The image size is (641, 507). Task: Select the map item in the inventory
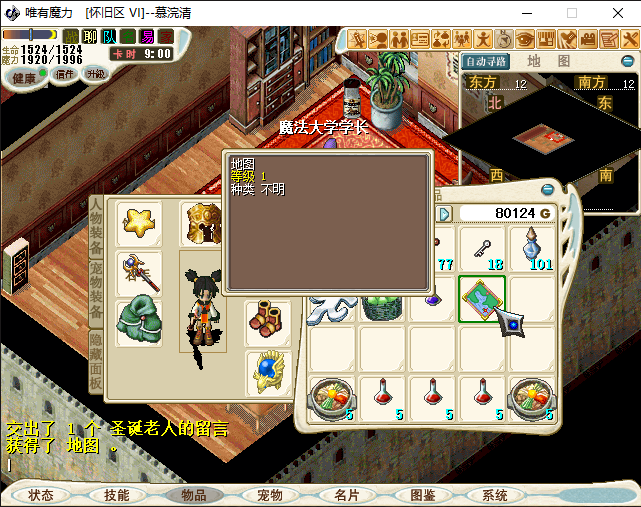482,299
